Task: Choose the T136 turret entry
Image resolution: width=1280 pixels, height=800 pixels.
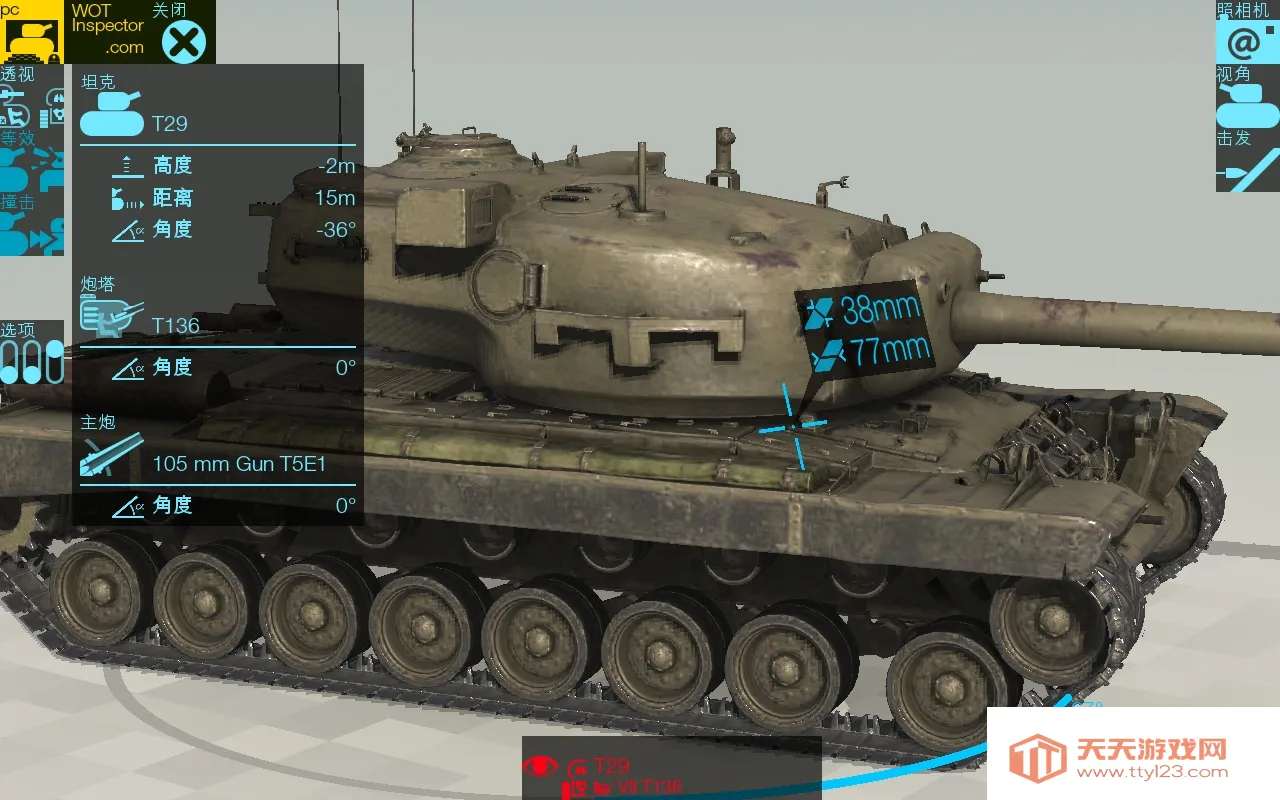Action: 175,325
